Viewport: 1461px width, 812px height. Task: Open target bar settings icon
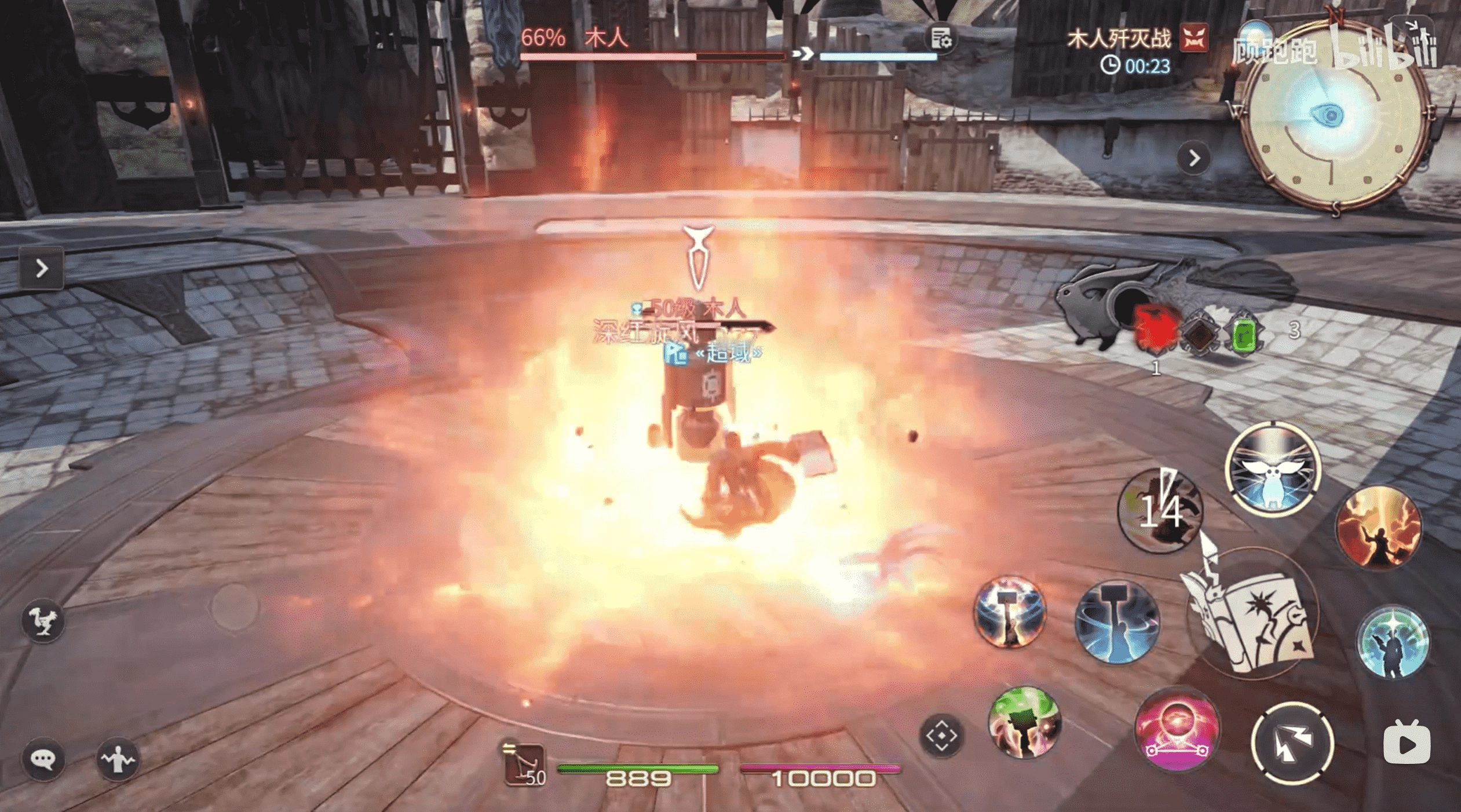(941, 39)
